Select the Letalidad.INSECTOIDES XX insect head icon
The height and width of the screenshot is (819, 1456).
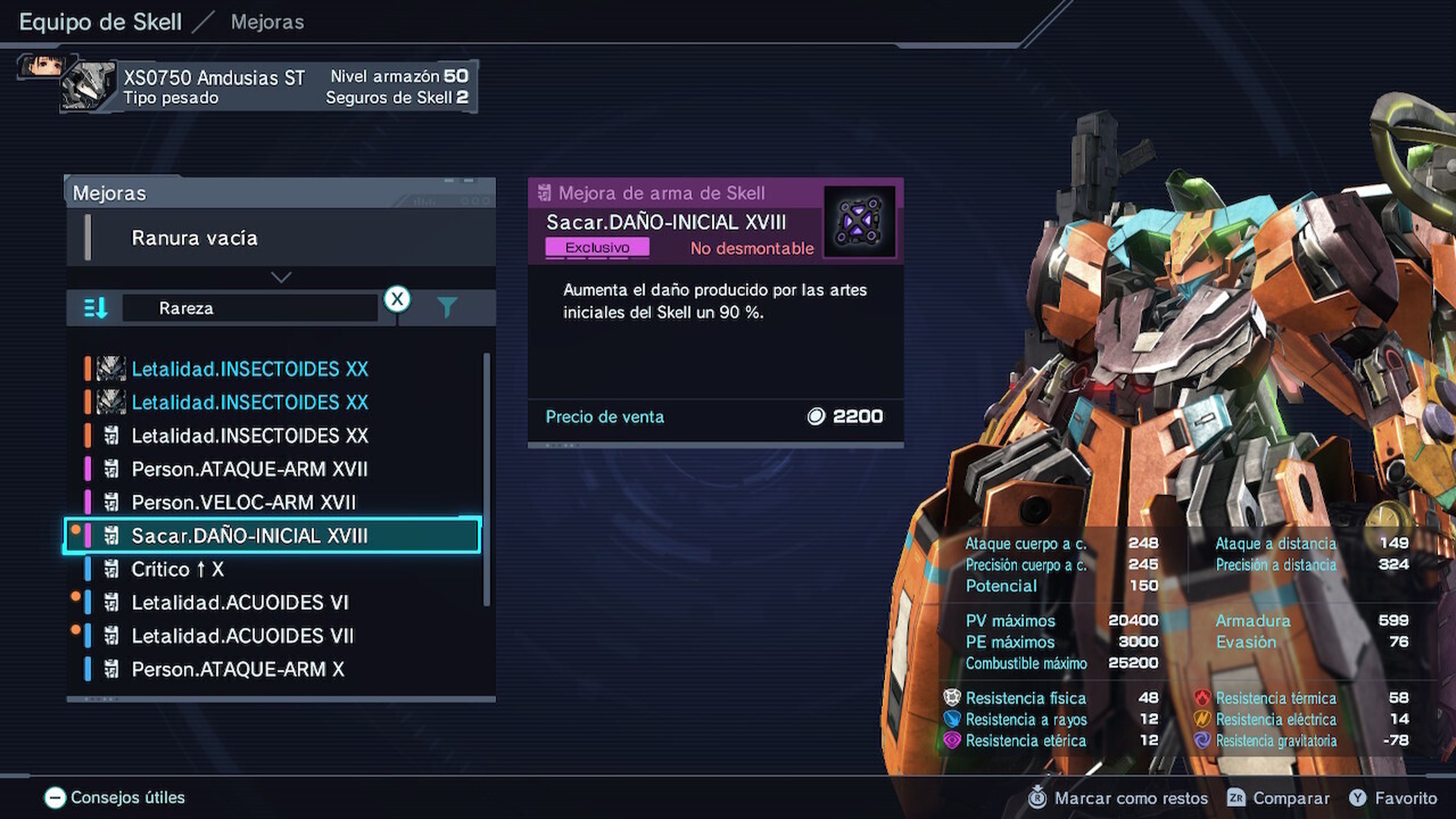click(x=111, y=369)
